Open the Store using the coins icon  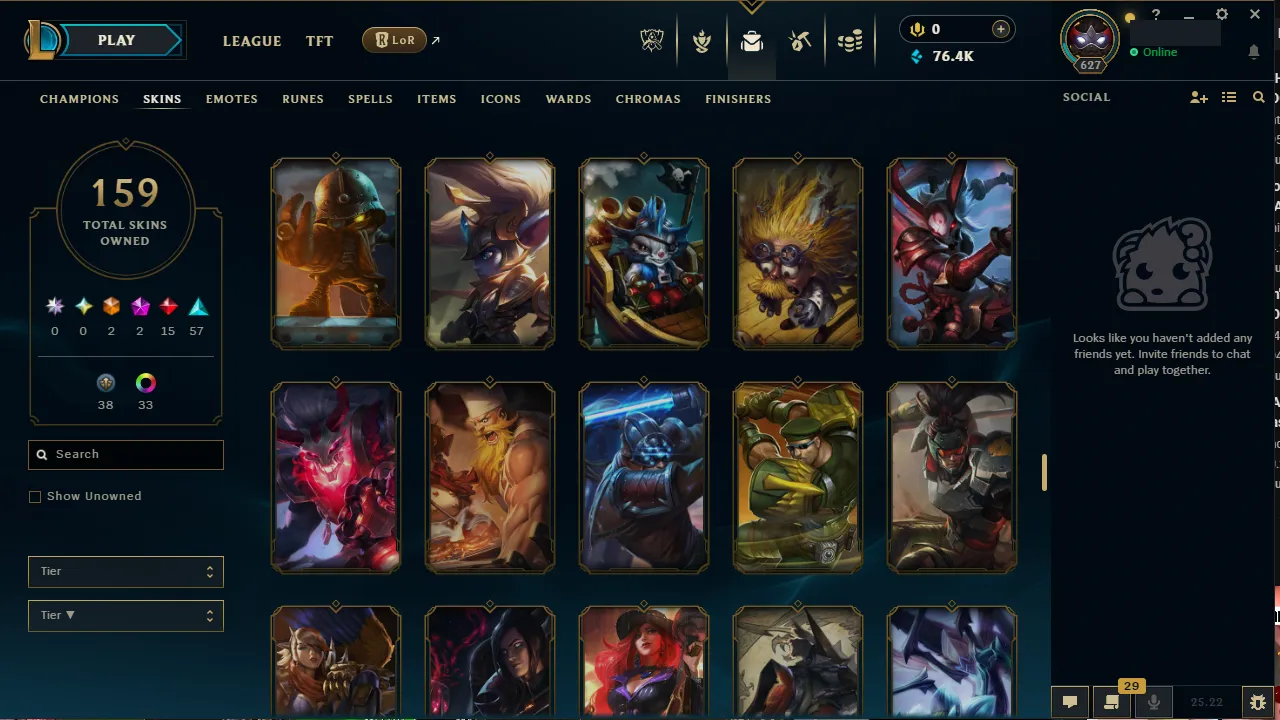point(850,42)
